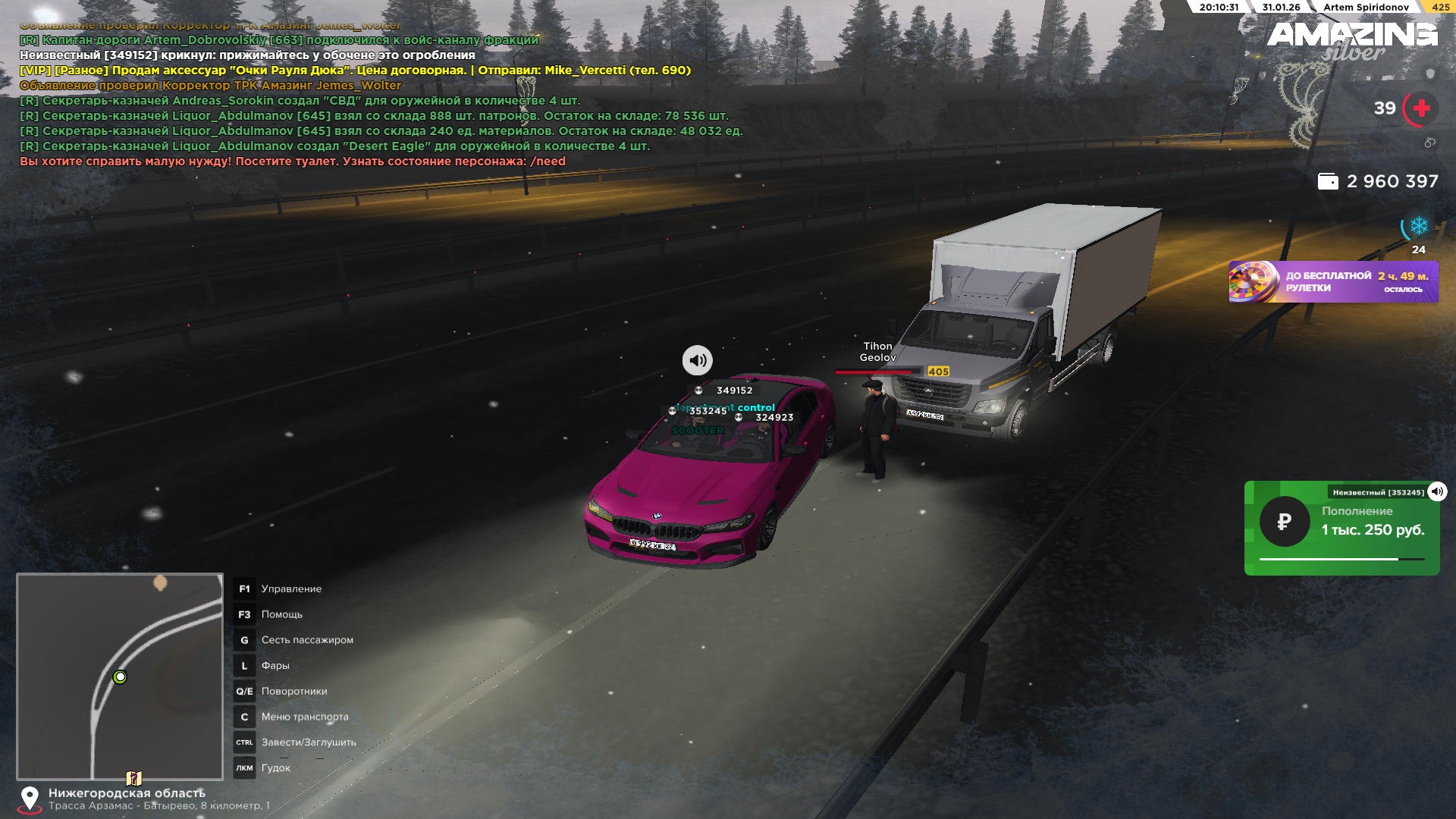The image size is (1456, 819).
Task: Click the minimap
Action: coord(120,676)
